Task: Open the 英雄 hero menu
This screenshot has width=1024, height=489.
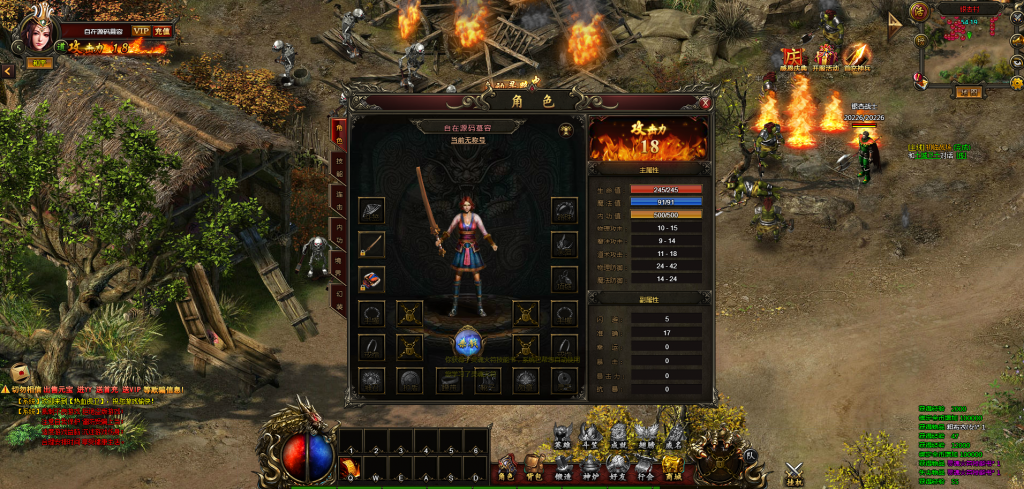Action: coord(562,437)
